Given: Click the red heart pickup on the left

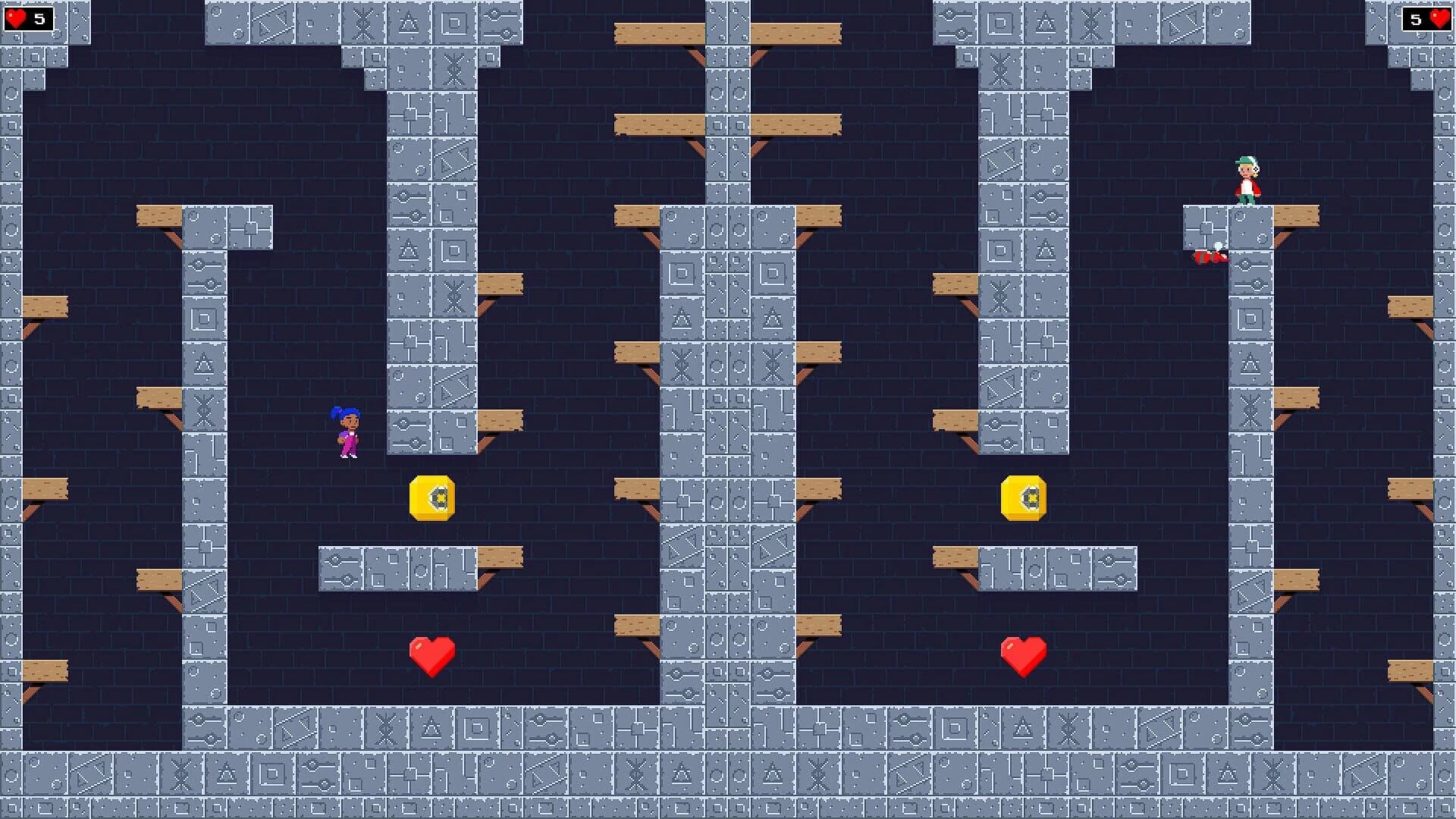Looking at the screenshot, I should tap(432, 654).
